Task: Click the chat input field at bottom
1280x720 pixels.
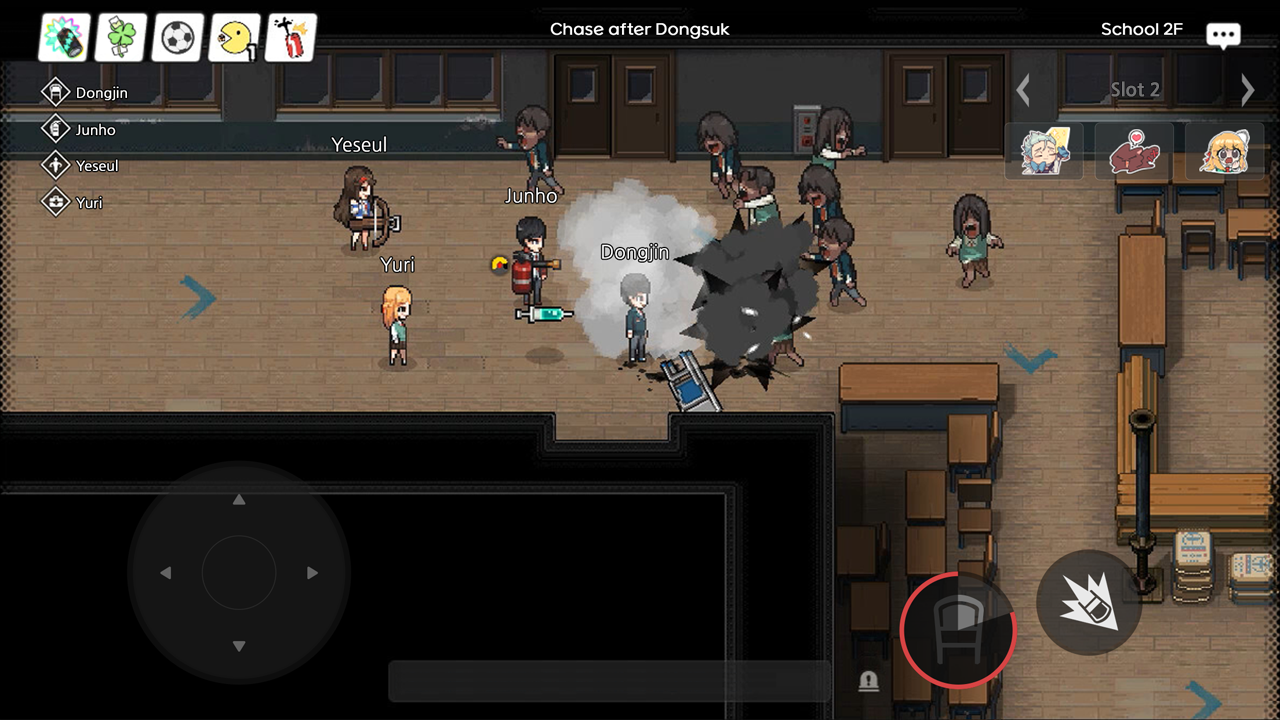Action: [x=609, y=681]
